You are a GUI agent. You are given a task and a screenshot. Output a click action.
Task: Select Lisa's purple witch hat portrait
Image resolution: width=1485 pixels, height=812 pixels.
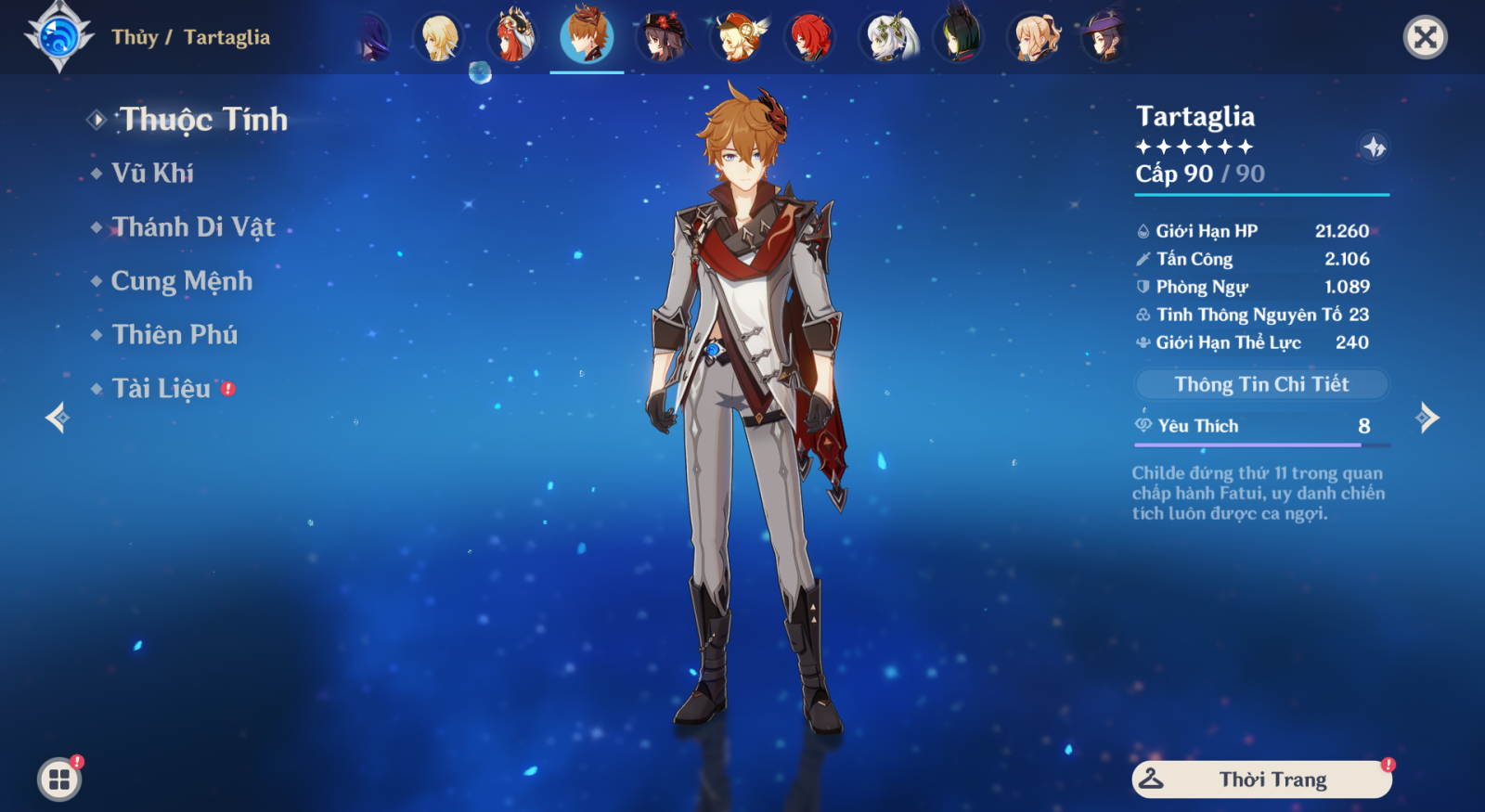1104,37
